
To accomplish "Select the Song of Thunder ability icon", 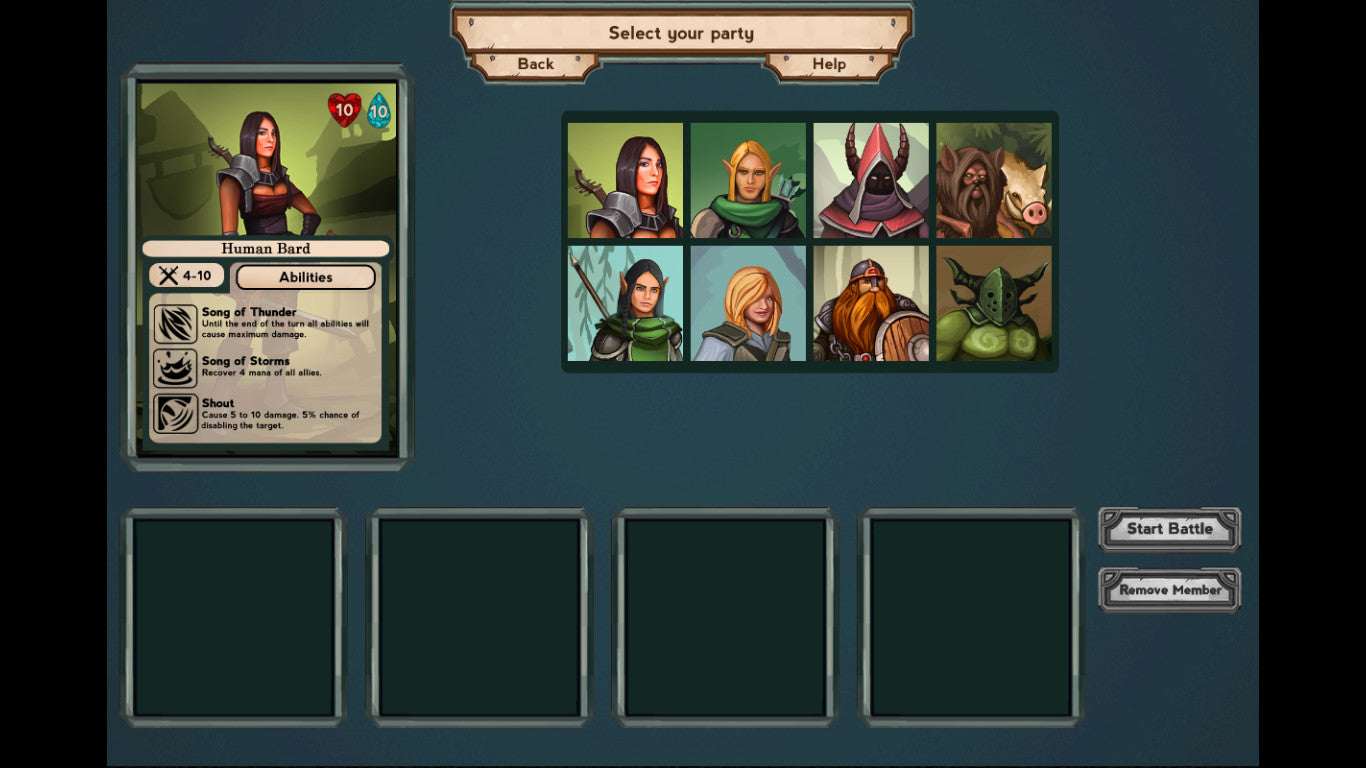I will (x=176, y=322).
